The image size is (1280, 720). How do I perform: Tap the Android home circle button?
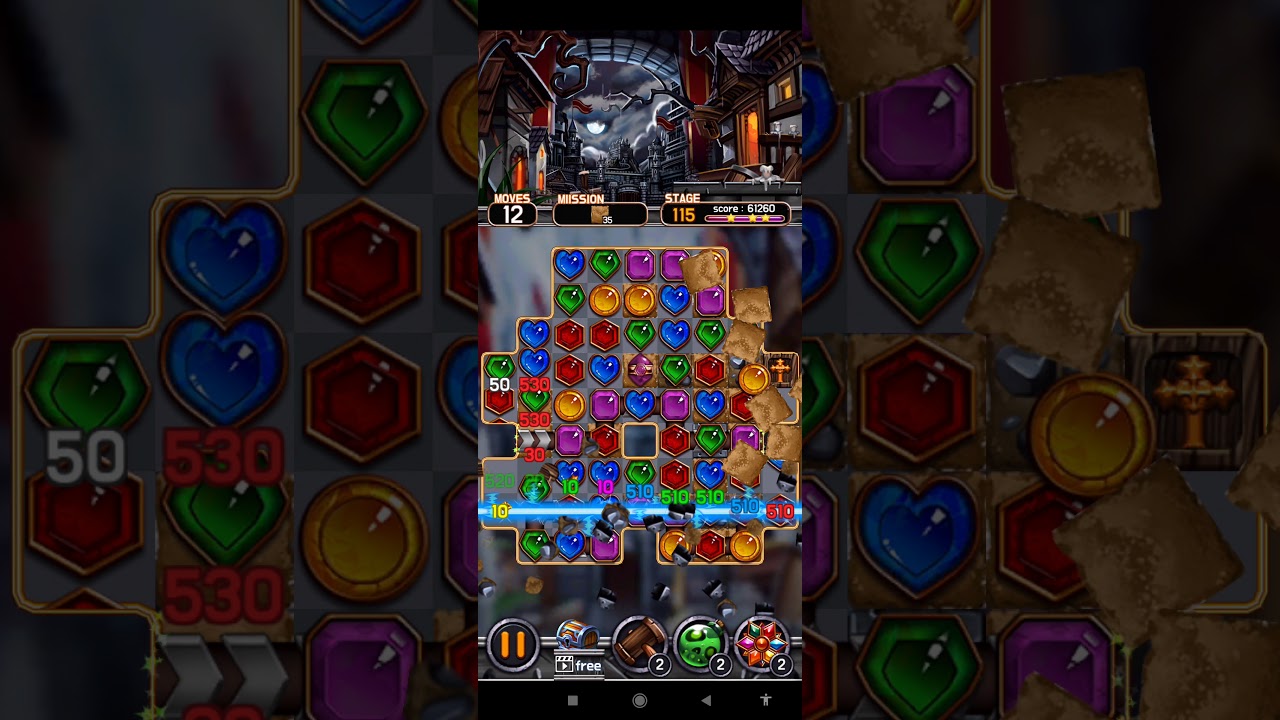640,700
